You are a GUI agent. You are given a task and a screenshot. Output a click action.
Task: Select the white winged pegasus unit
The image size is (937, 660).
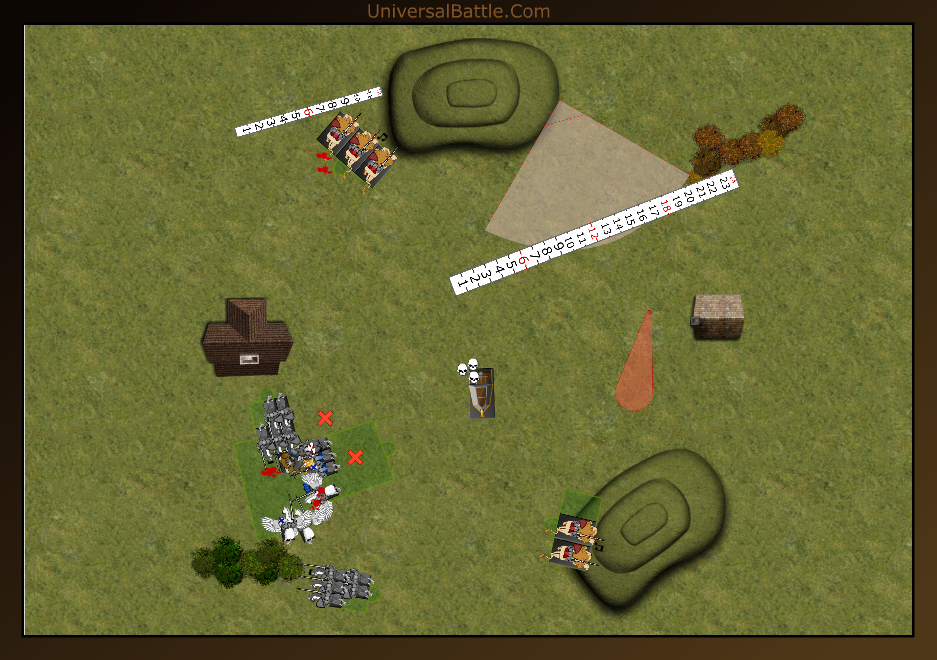297,520
